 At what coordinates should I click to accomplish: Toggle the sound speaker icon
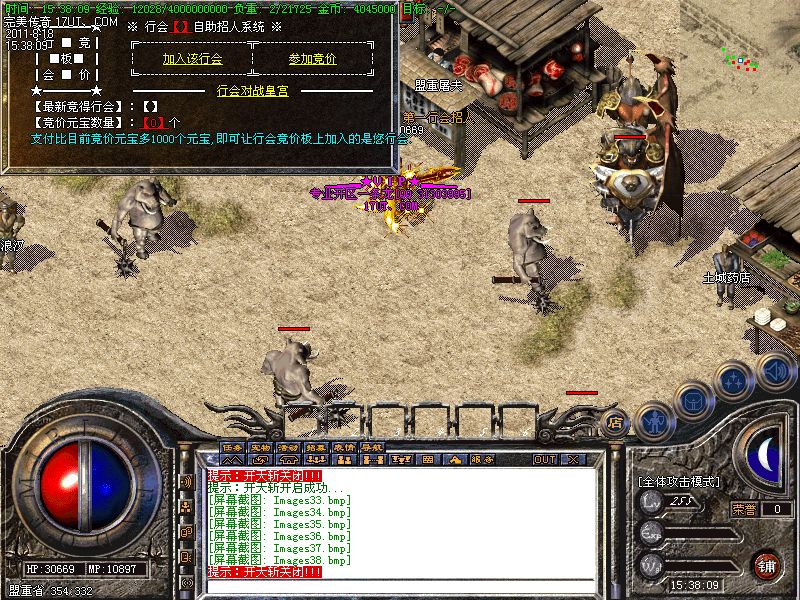pyautogui.click(x=775, y=369)
